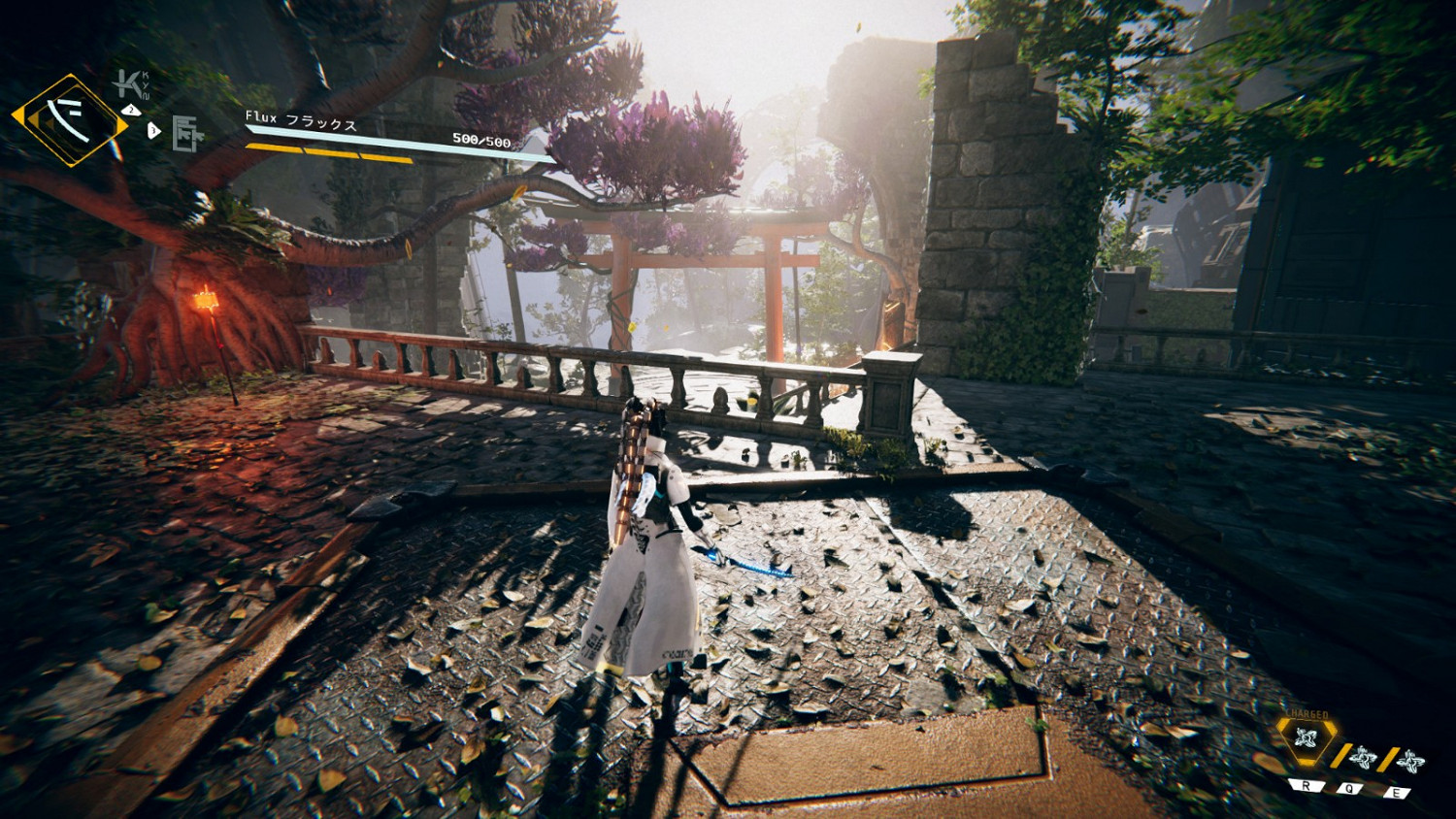Click the yellow slash divider between R and Q
1456x819 pixels.
(1342, 756)
